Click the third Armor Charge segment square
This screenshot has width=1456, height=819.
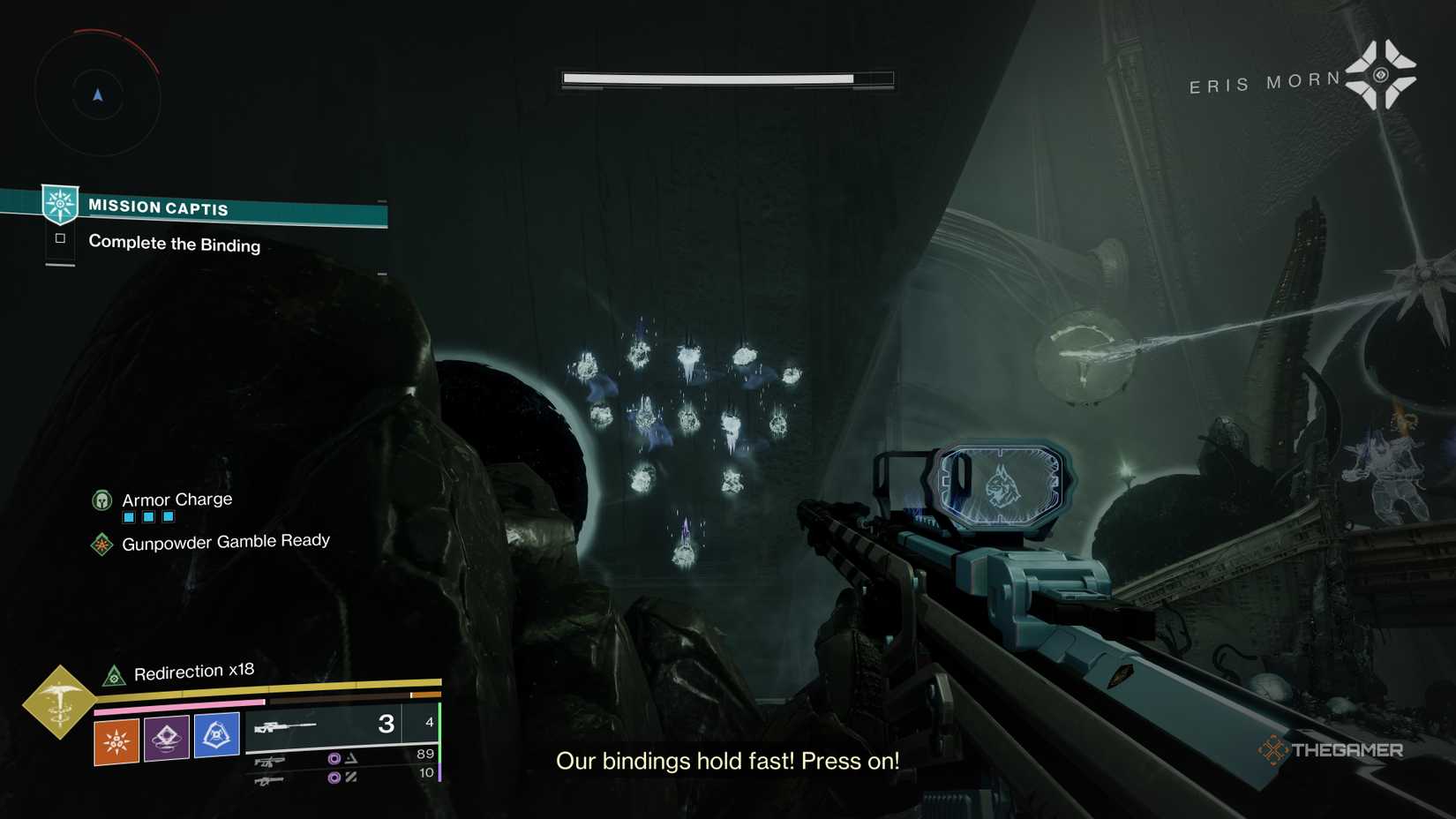pos(168,516)
